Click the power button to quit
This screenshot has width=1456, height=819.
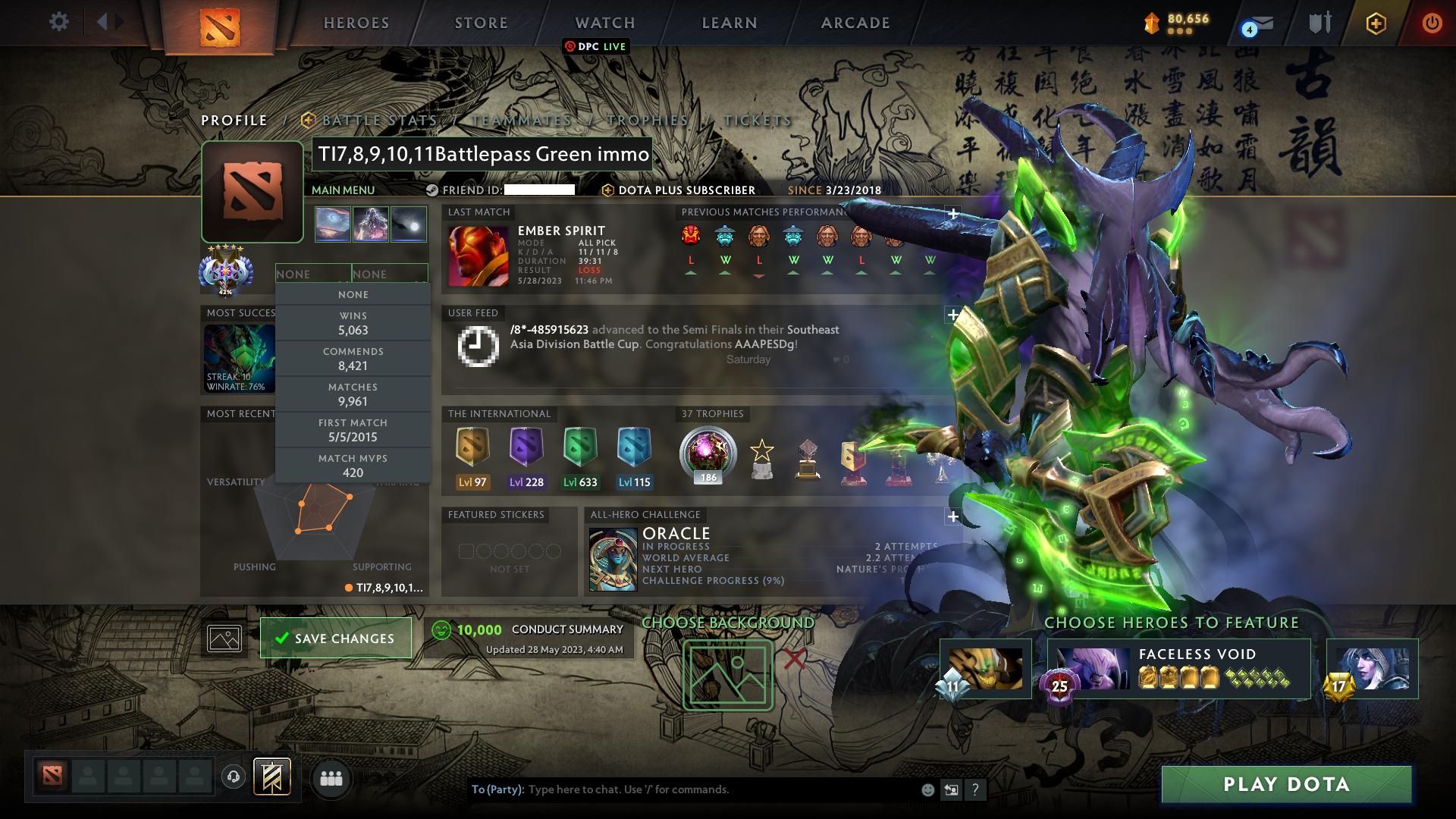1432,23
